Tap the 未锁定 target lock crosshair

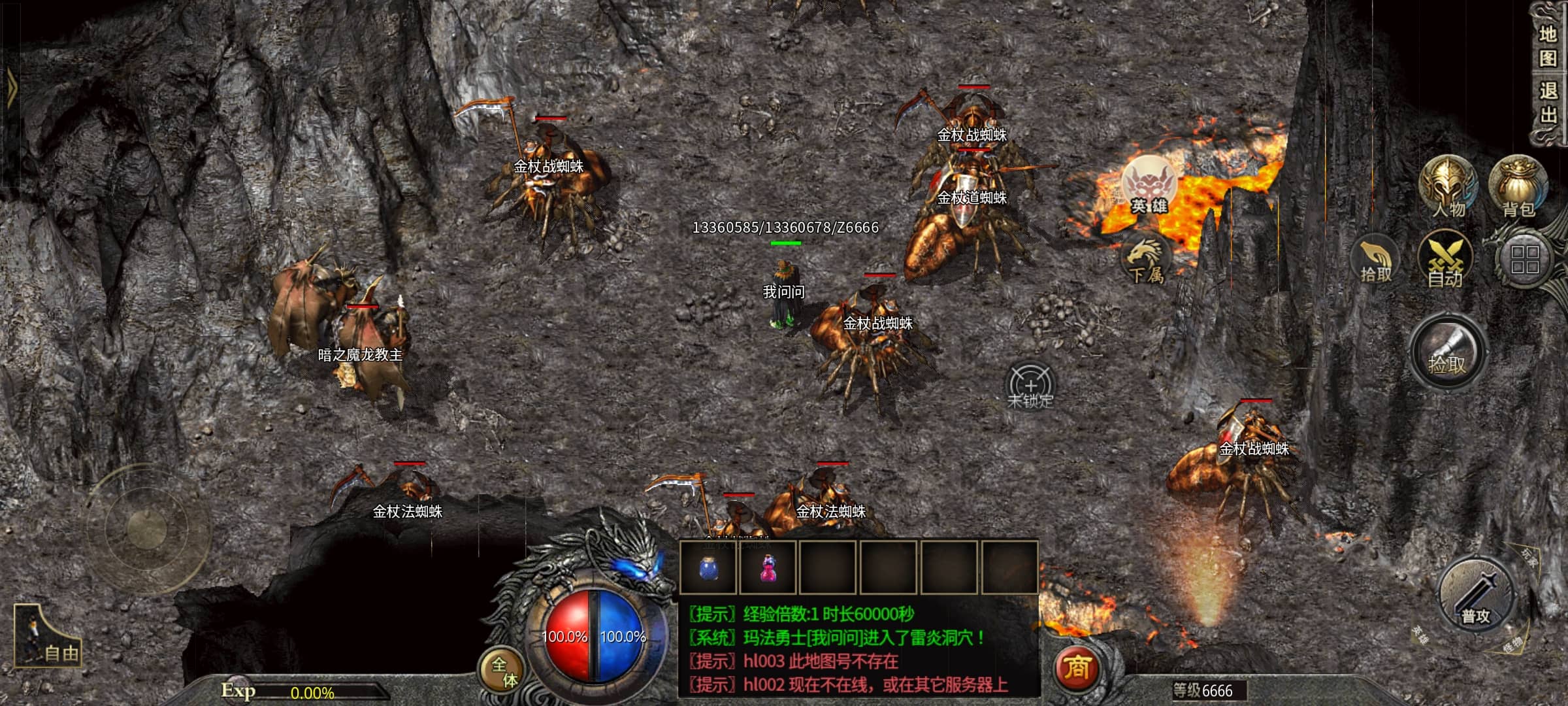click(1030, 387)
